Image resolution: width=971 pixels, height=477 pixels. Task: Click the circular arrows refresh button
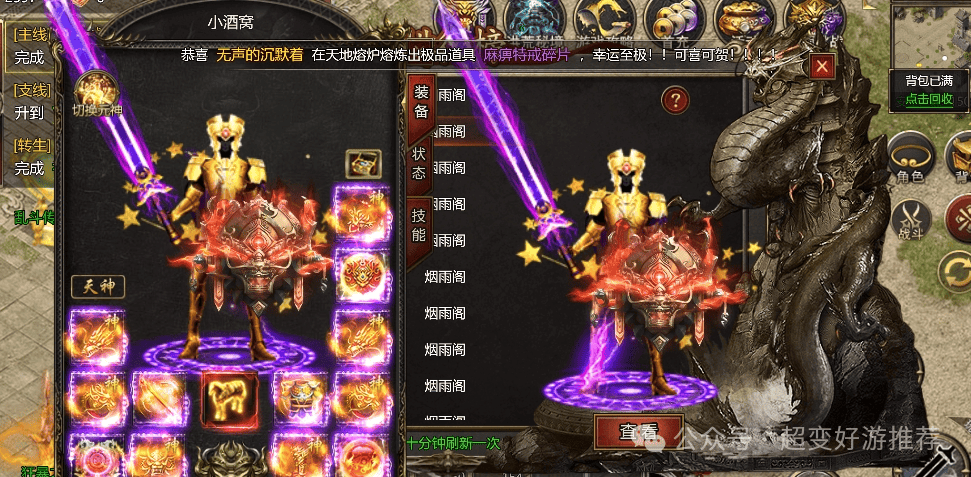click(x=956, y=272)
